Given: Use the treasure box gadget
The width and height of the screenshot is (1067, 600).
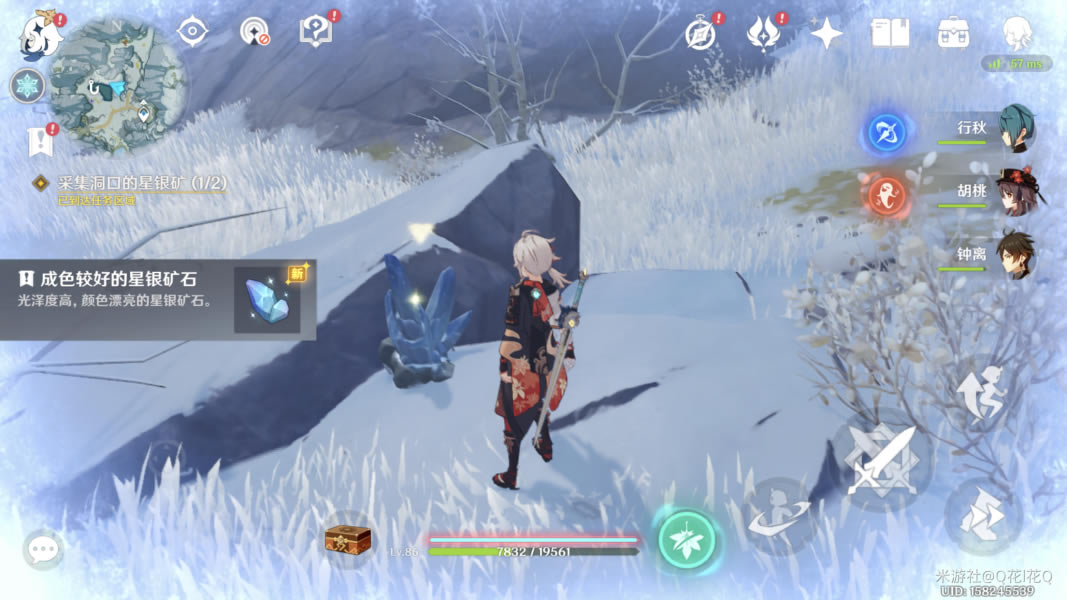Looking at the screenshot, I should pyautogui.click(x=348, y=539).
